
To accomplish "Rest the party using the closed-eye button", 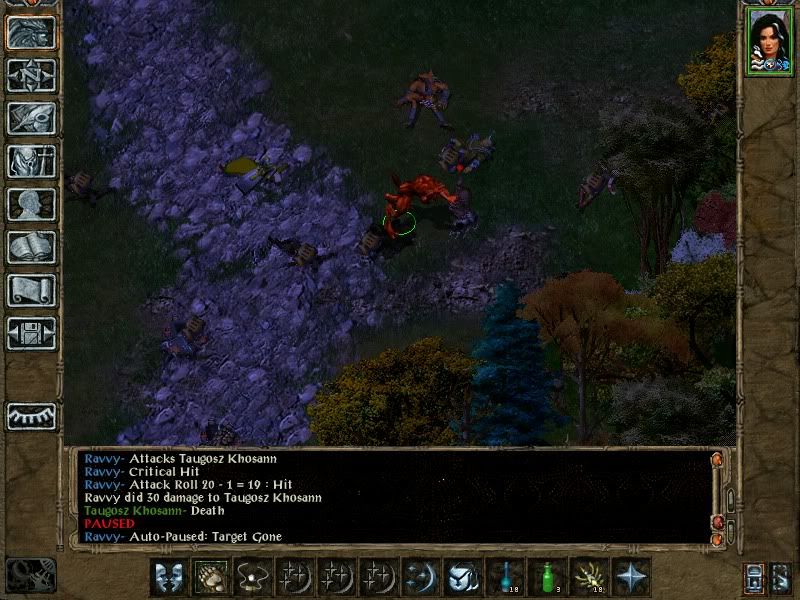I will (x=31, y=416).
